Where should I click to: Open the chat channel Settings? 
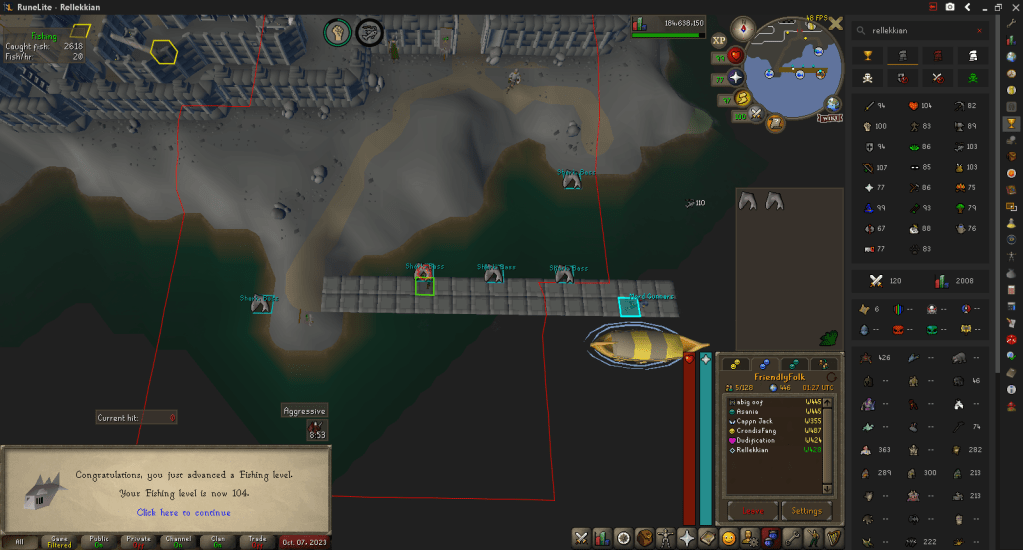pyautogui.click(x=806, y=511)
